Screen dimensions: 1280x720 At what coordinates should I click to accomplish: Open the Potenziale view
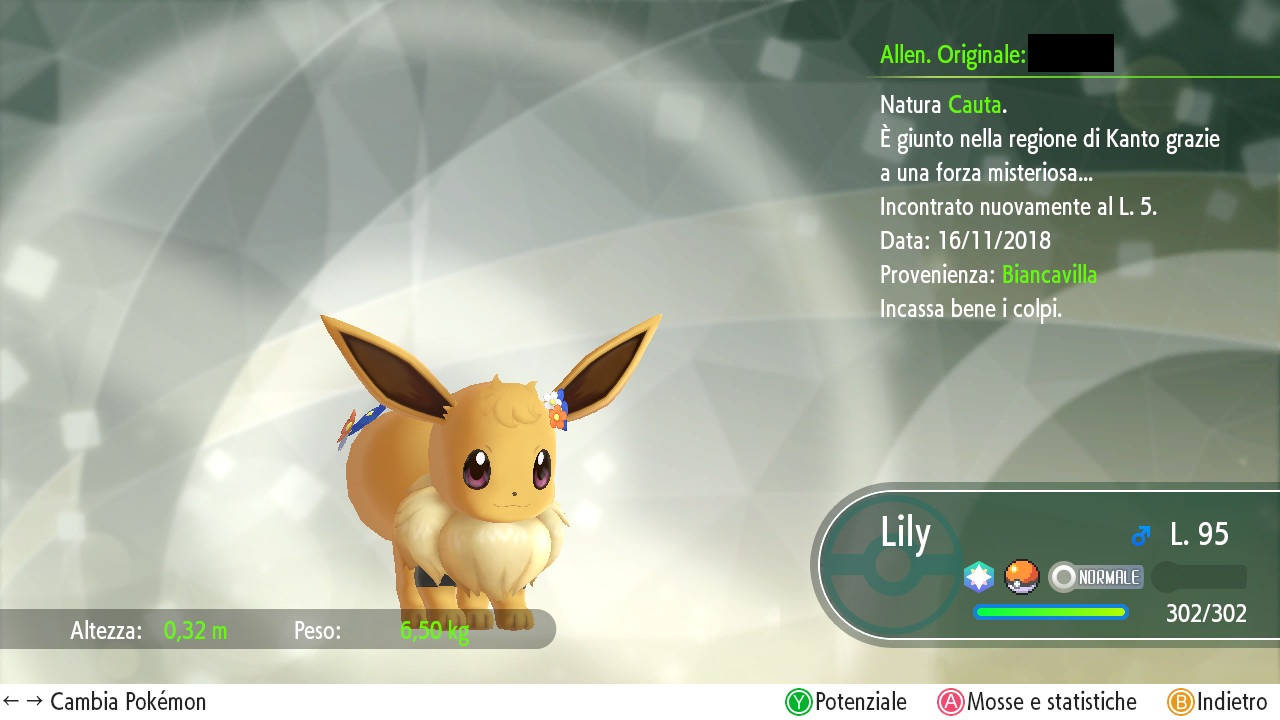click(x=846, y=702)
